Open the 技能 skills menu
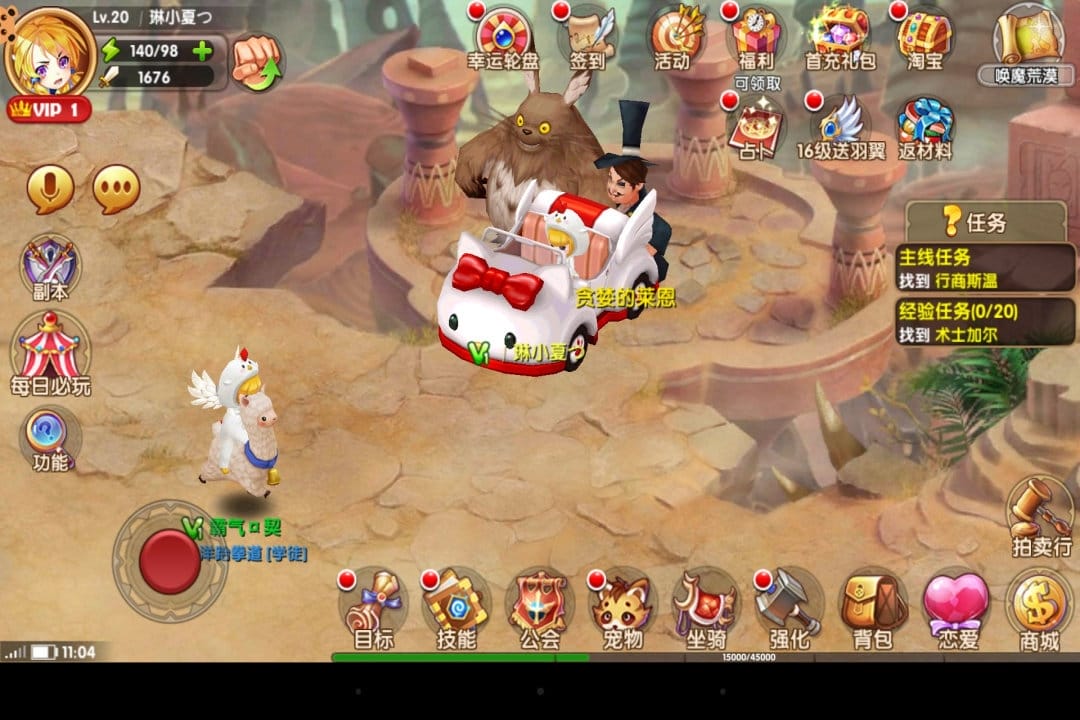Screen dimensions: 1080x720 point(456,608)
